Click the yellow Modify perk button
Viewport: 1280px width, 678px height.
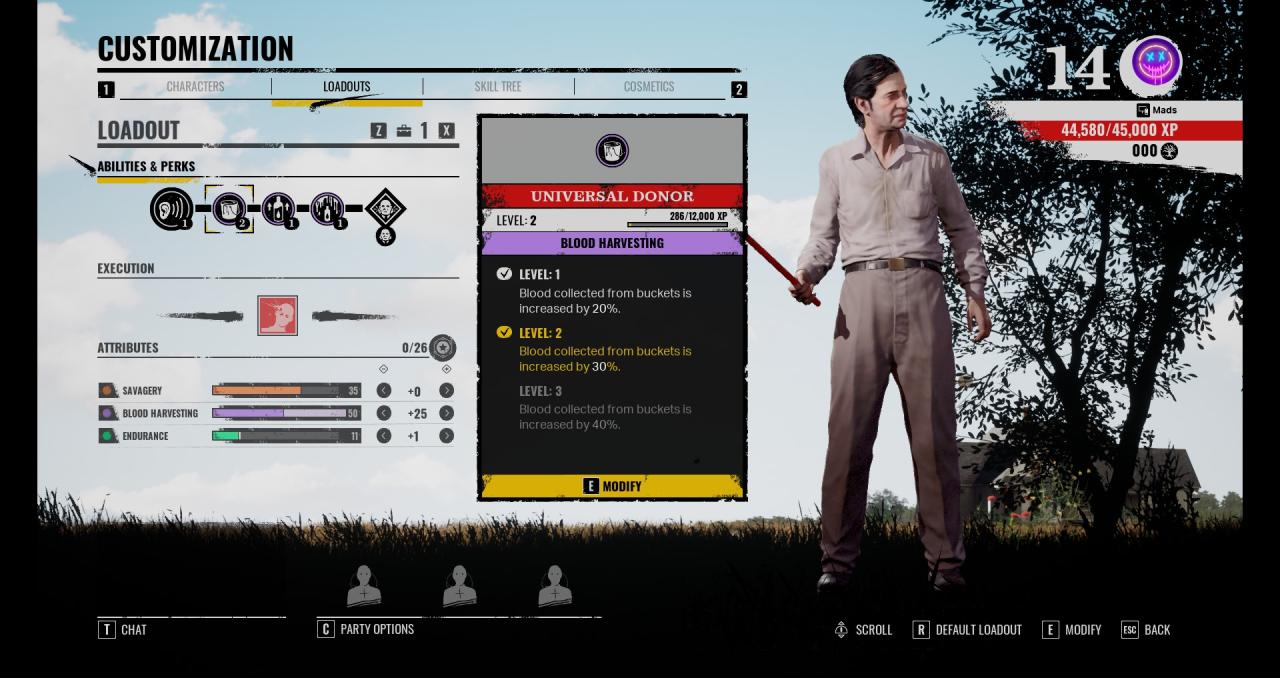[612, 486]
